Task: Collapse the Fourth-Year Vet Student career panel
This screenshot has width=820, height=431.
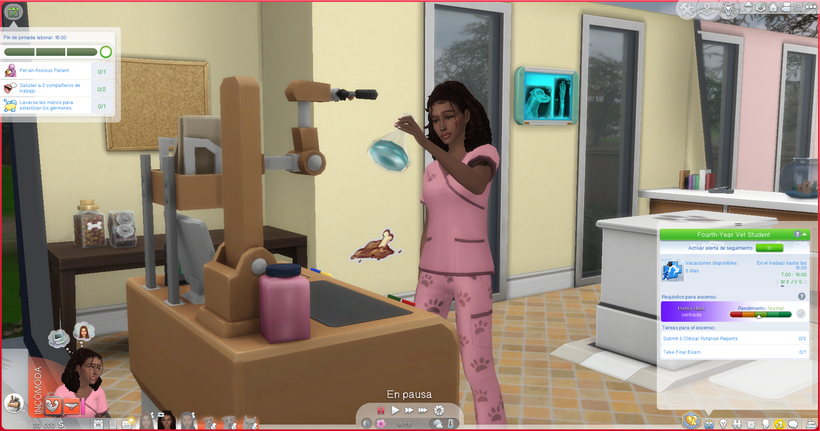Action: 804,234
